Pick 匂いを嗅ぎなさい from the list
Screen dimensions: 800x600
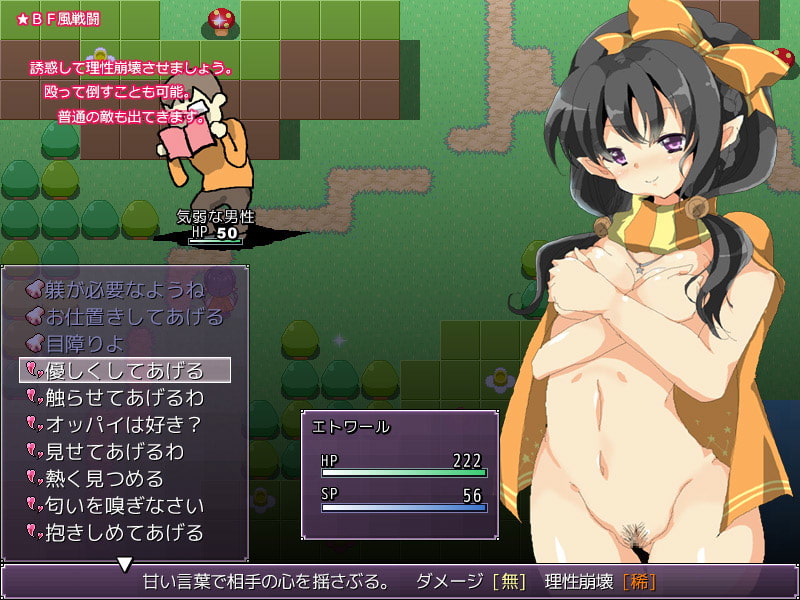point(125,506)
